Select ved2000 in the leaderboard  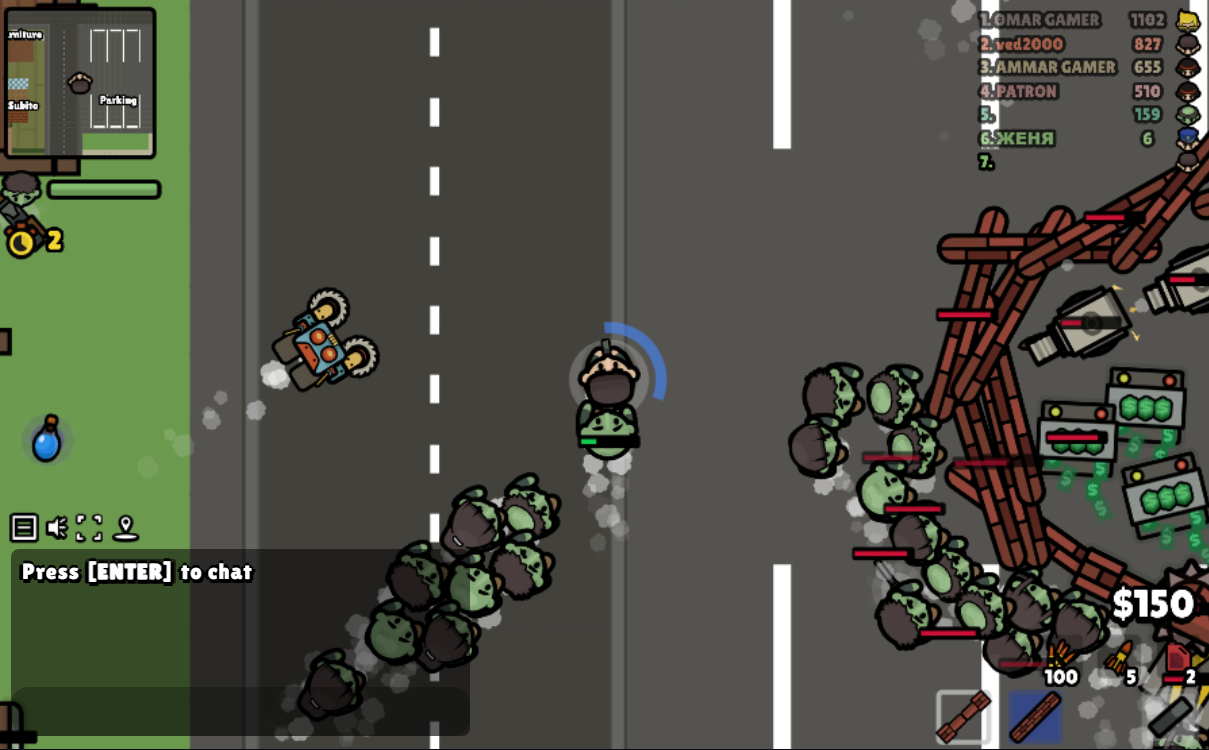[1025, 44]
